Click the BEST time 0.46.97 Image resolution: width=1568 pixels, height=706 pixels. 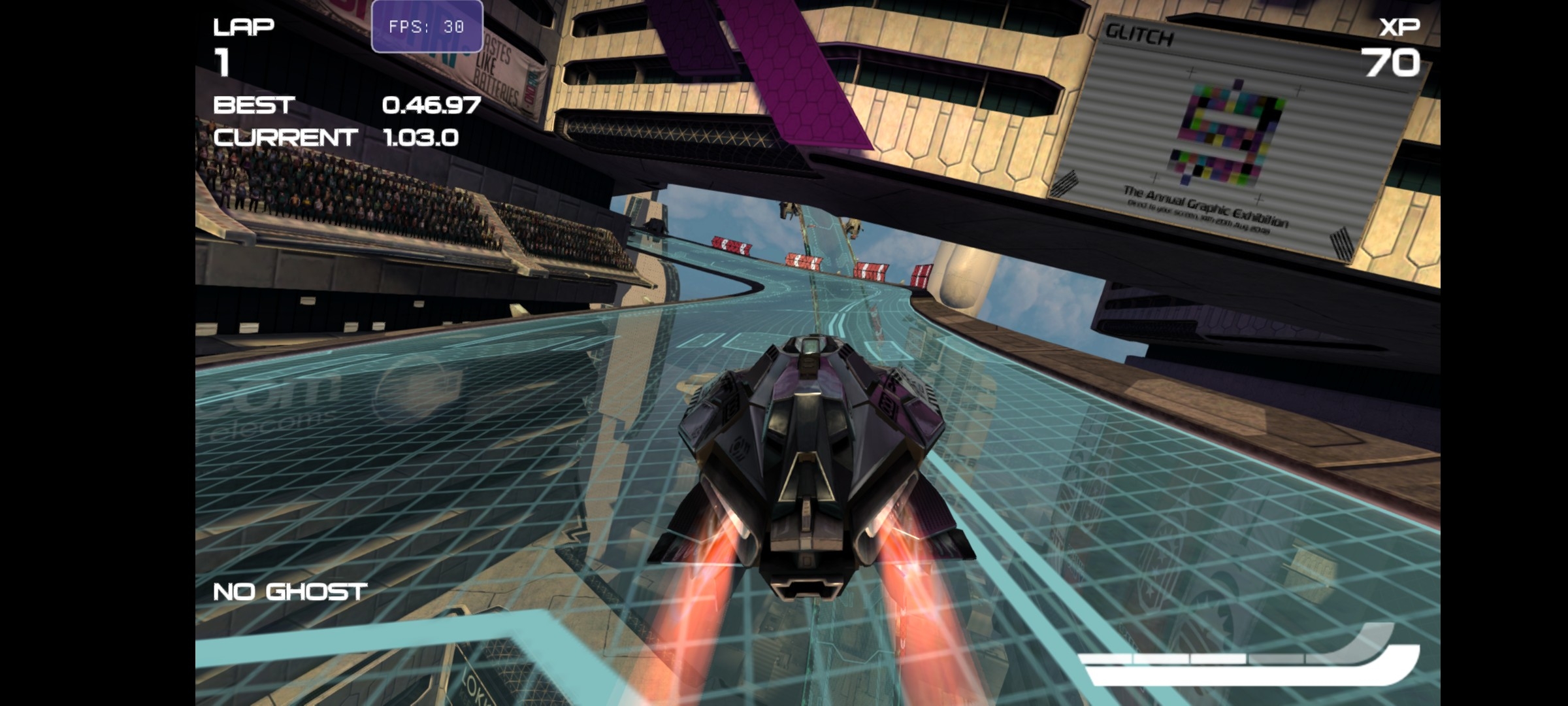pos(431,106)
